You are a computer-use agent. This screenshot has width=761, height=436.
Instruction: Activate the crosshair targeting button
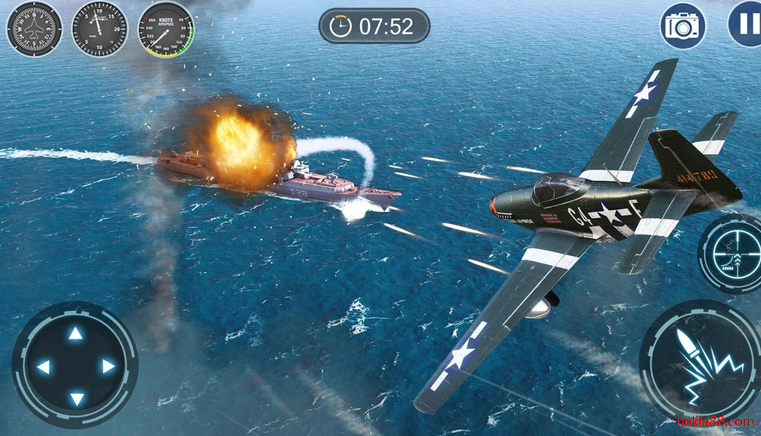tap(735, 253)
